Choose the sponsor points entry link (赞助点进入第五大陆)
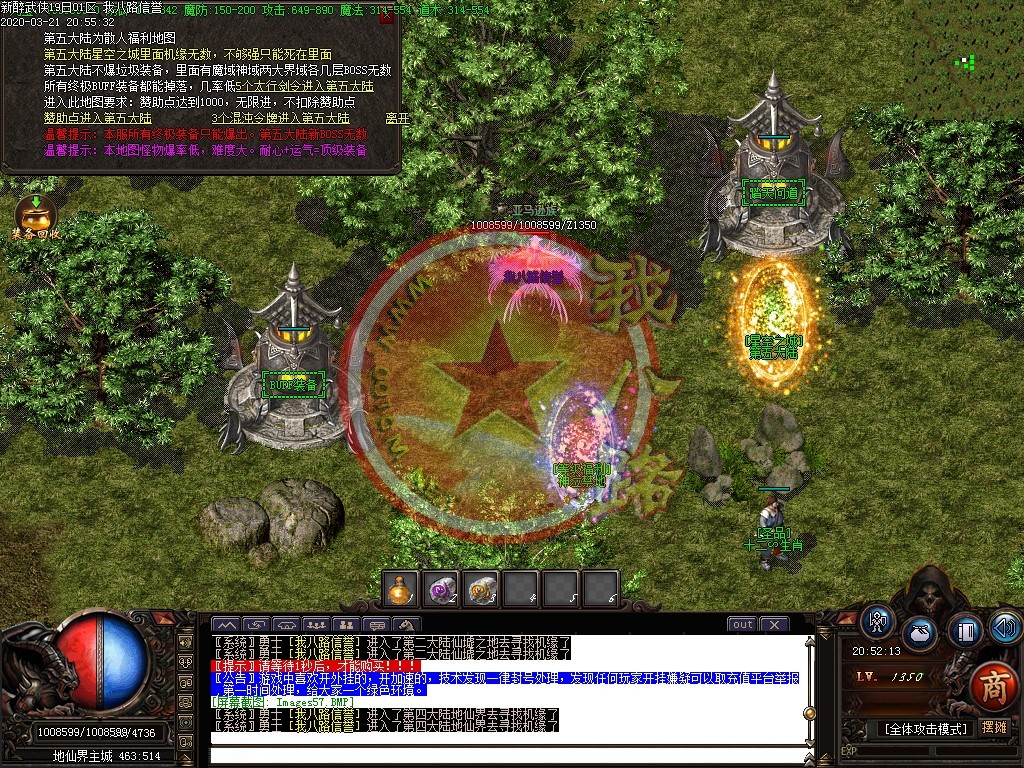 (x=98, y=118)
